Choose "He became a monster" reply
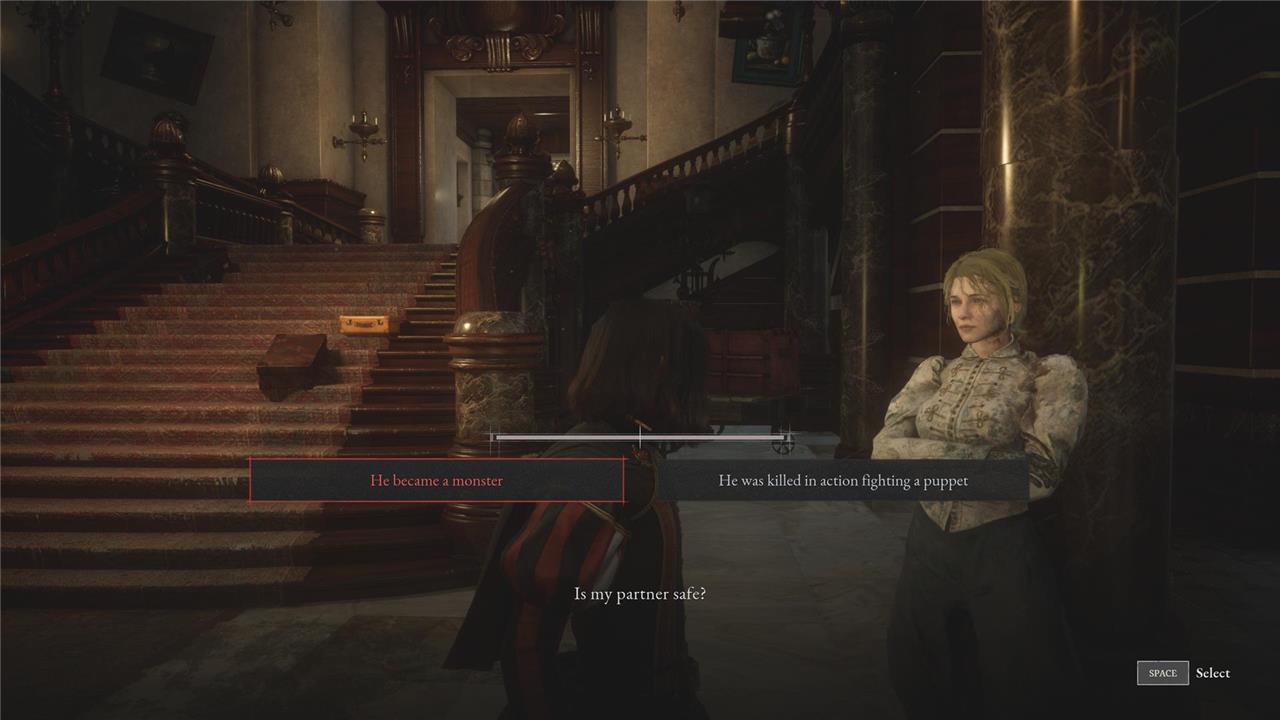Viewport: 1280px width, 720px height. coord(437,481)
